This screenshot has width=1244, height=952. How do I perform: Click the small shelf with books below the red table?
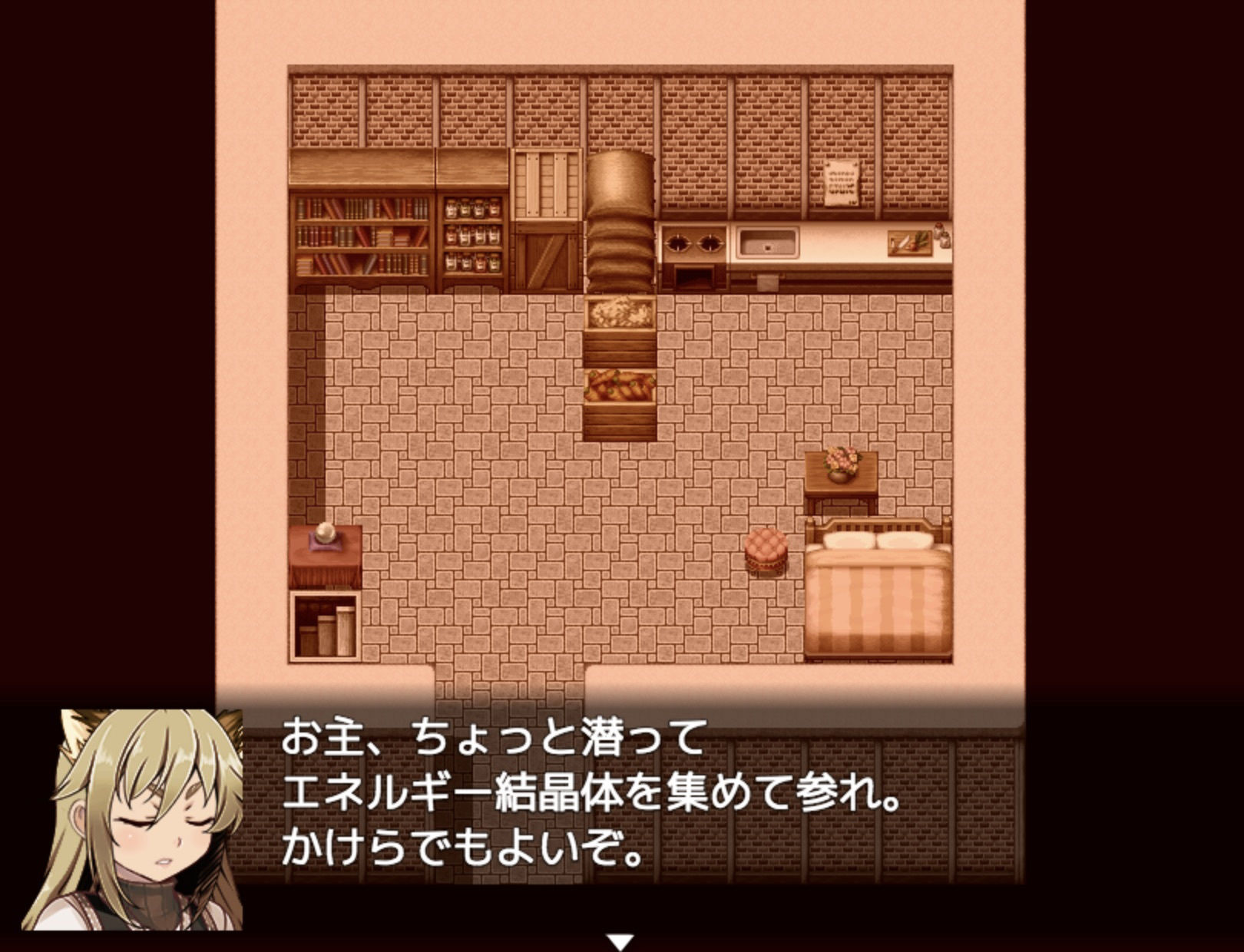click(325, 624)
